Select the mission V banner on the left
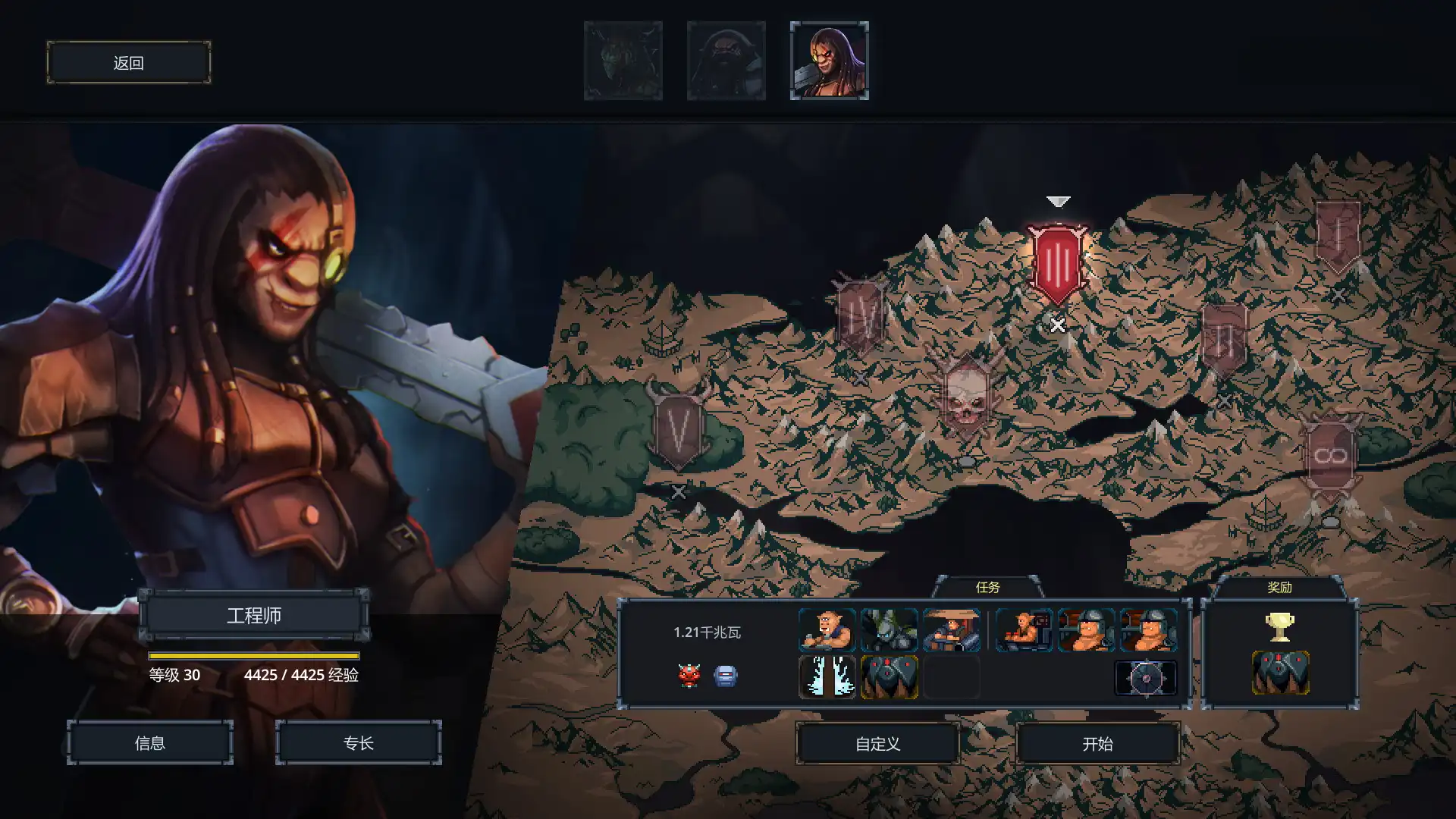This screenshot has height=819, width=1456. pos(677,428)
